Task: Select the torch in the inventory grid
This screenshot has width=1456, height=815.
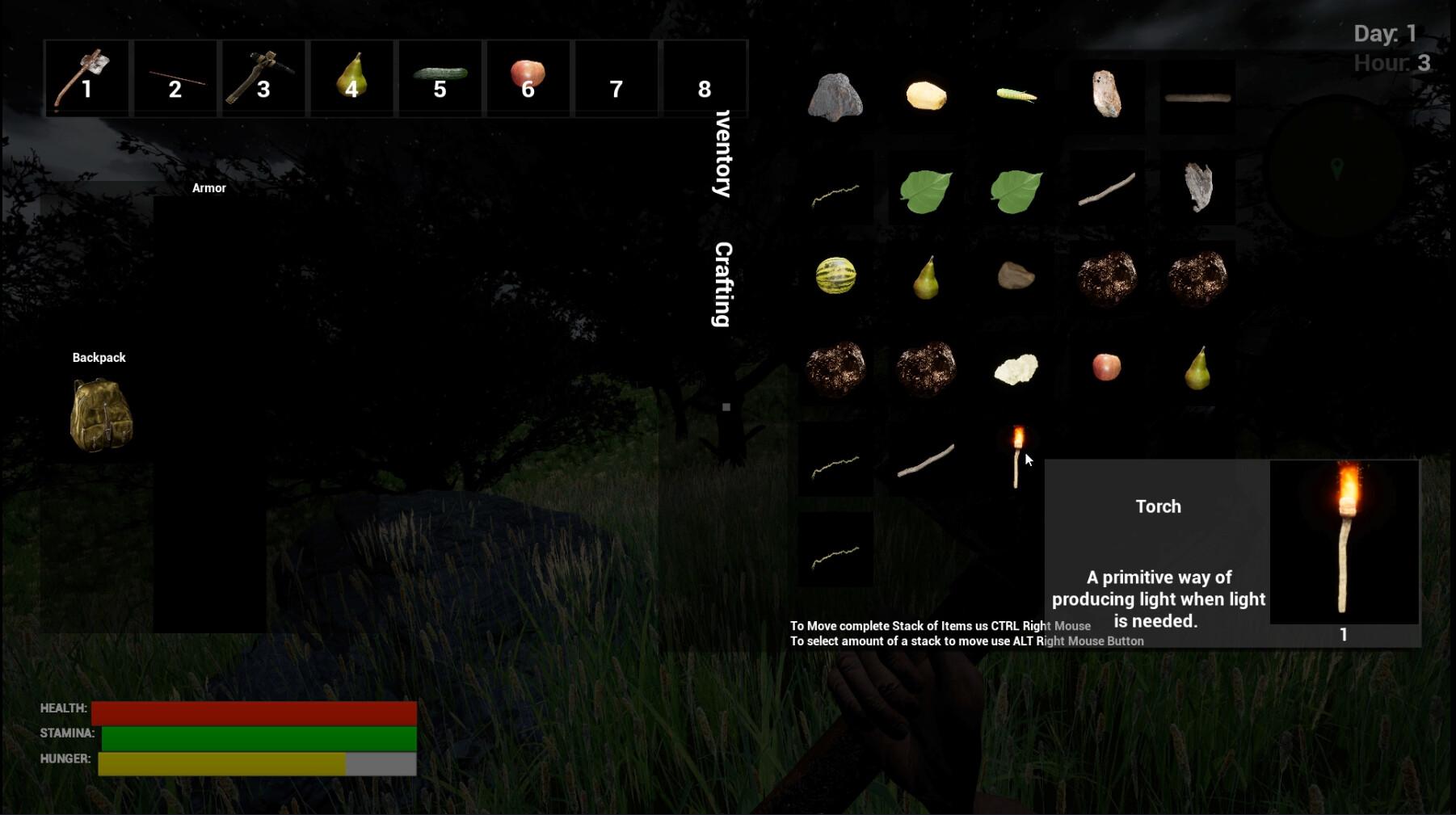Action: click(1016, 457)
